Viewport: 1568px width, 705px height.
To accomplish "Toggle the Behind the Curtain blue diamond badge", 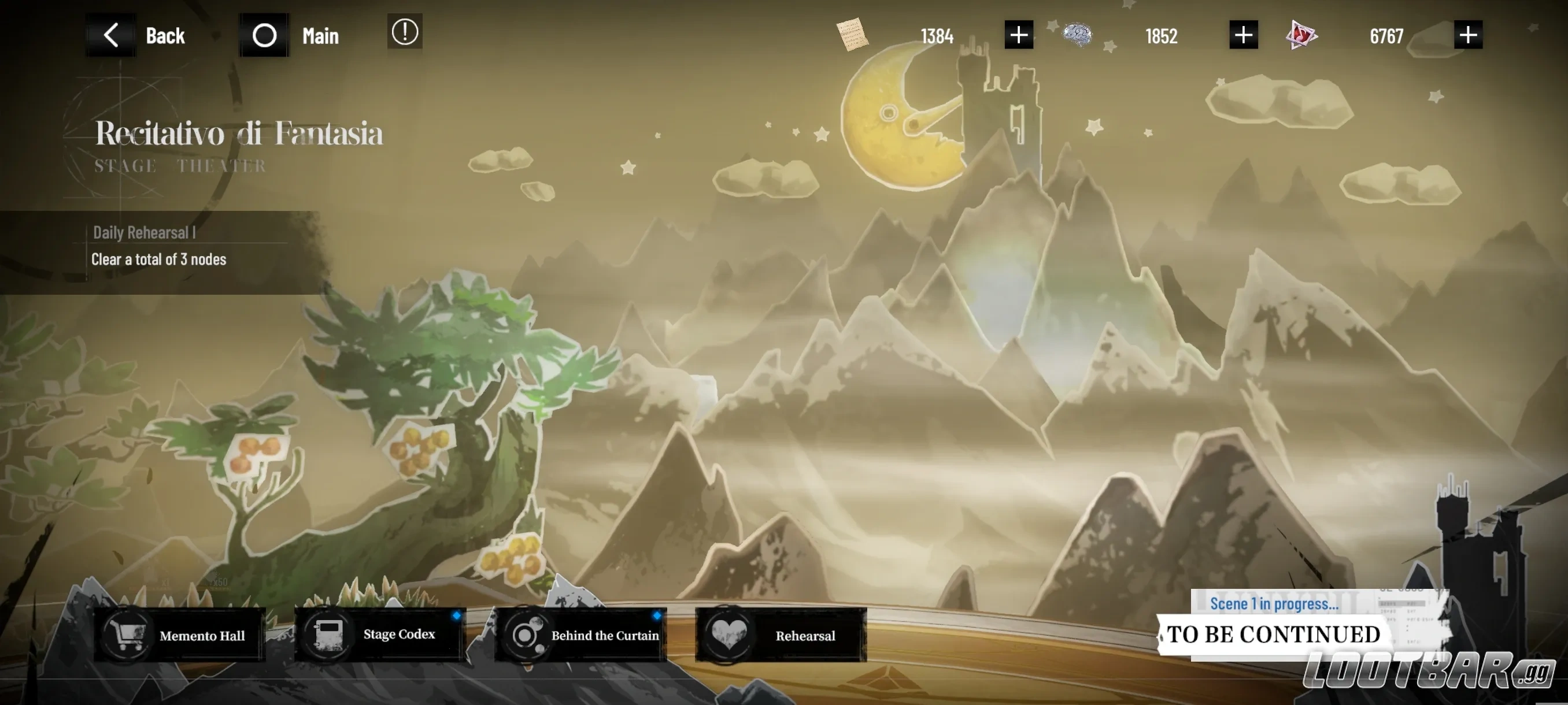I will (657, 614).
